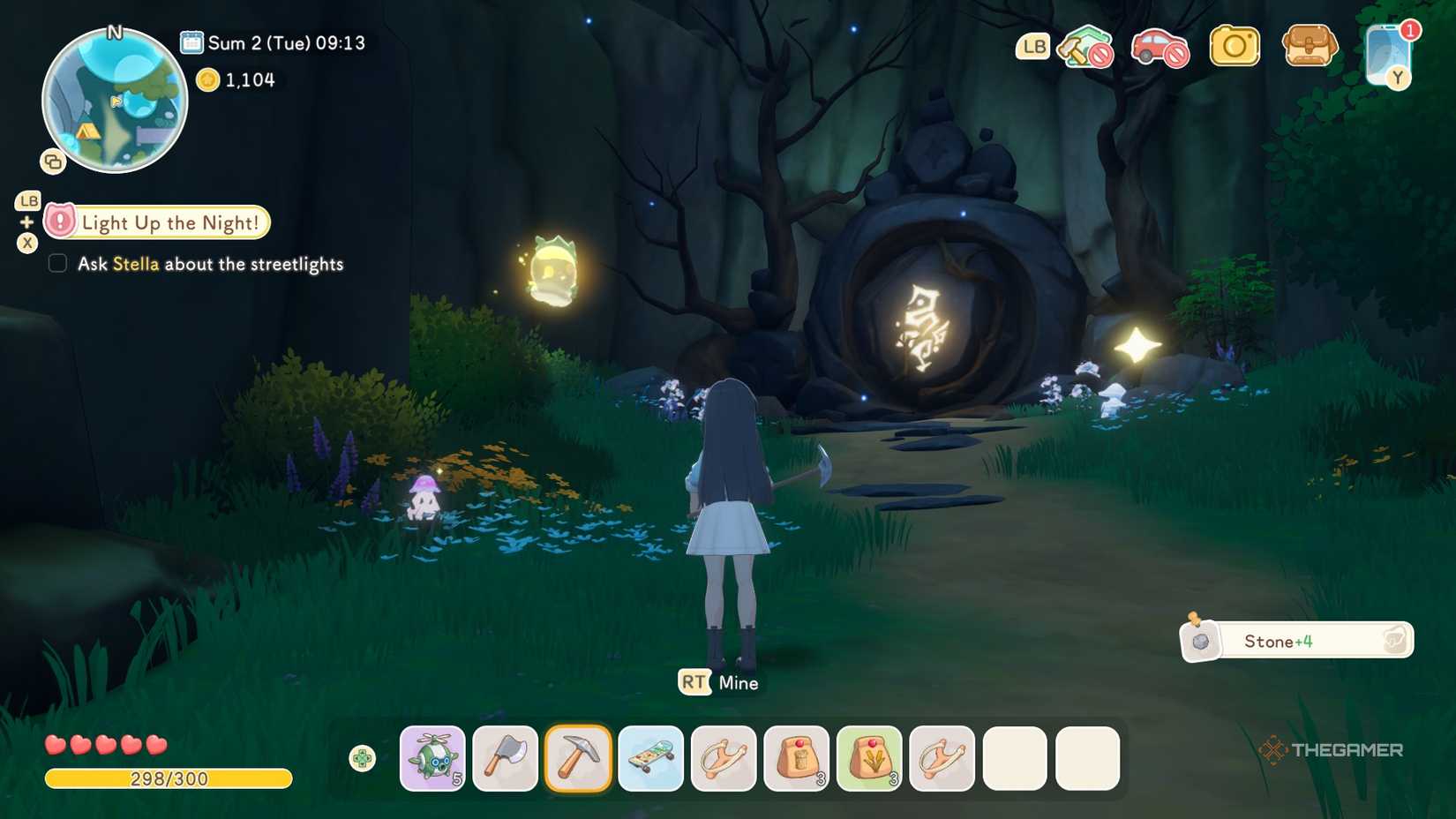The width and height of the screenshot is (1456, 819).
Task: Select the slingshot in the hotbar
Action: tap(724, 757)
